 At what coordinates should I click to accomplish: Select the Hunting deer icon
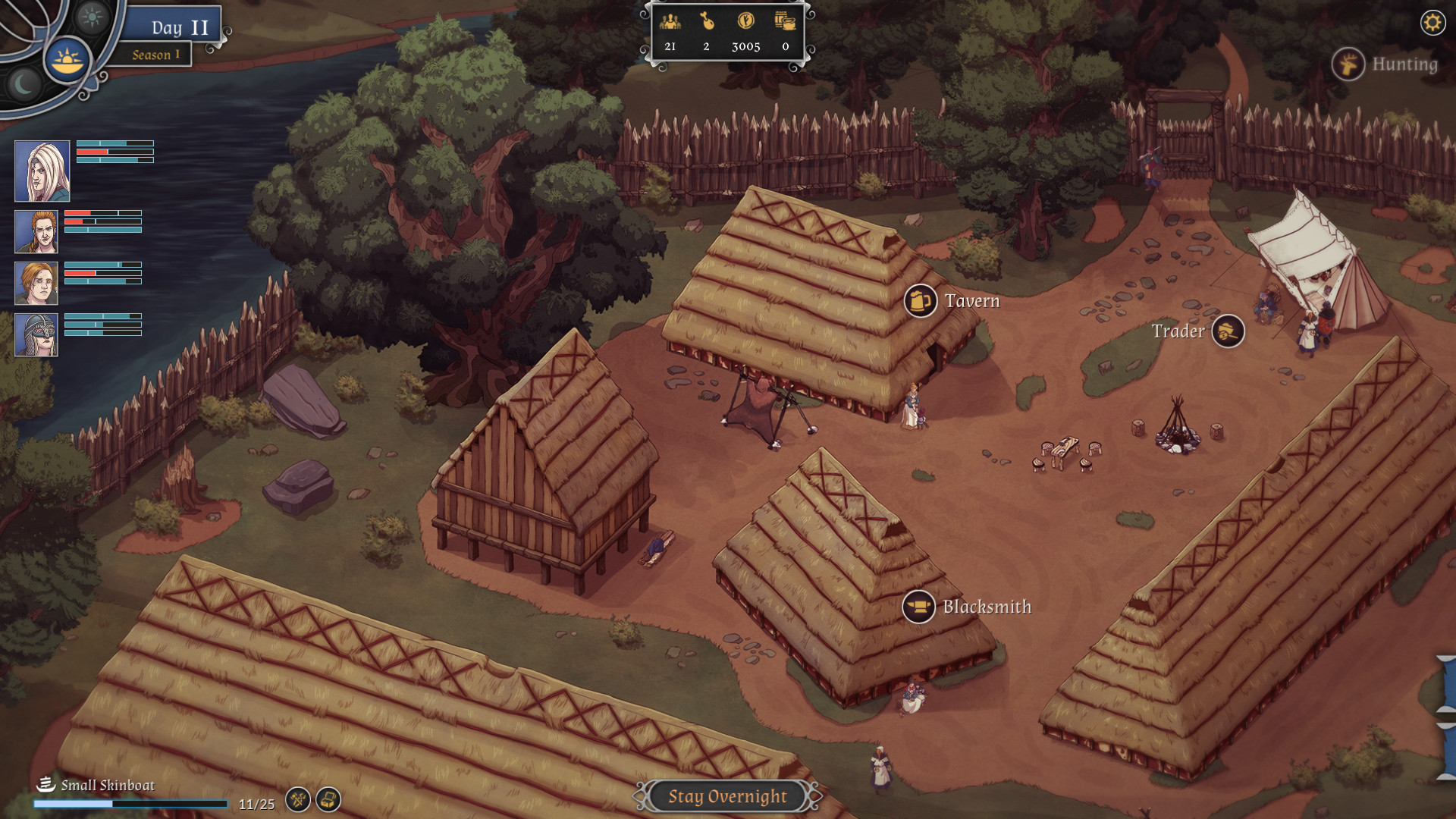coord(1348,65)
